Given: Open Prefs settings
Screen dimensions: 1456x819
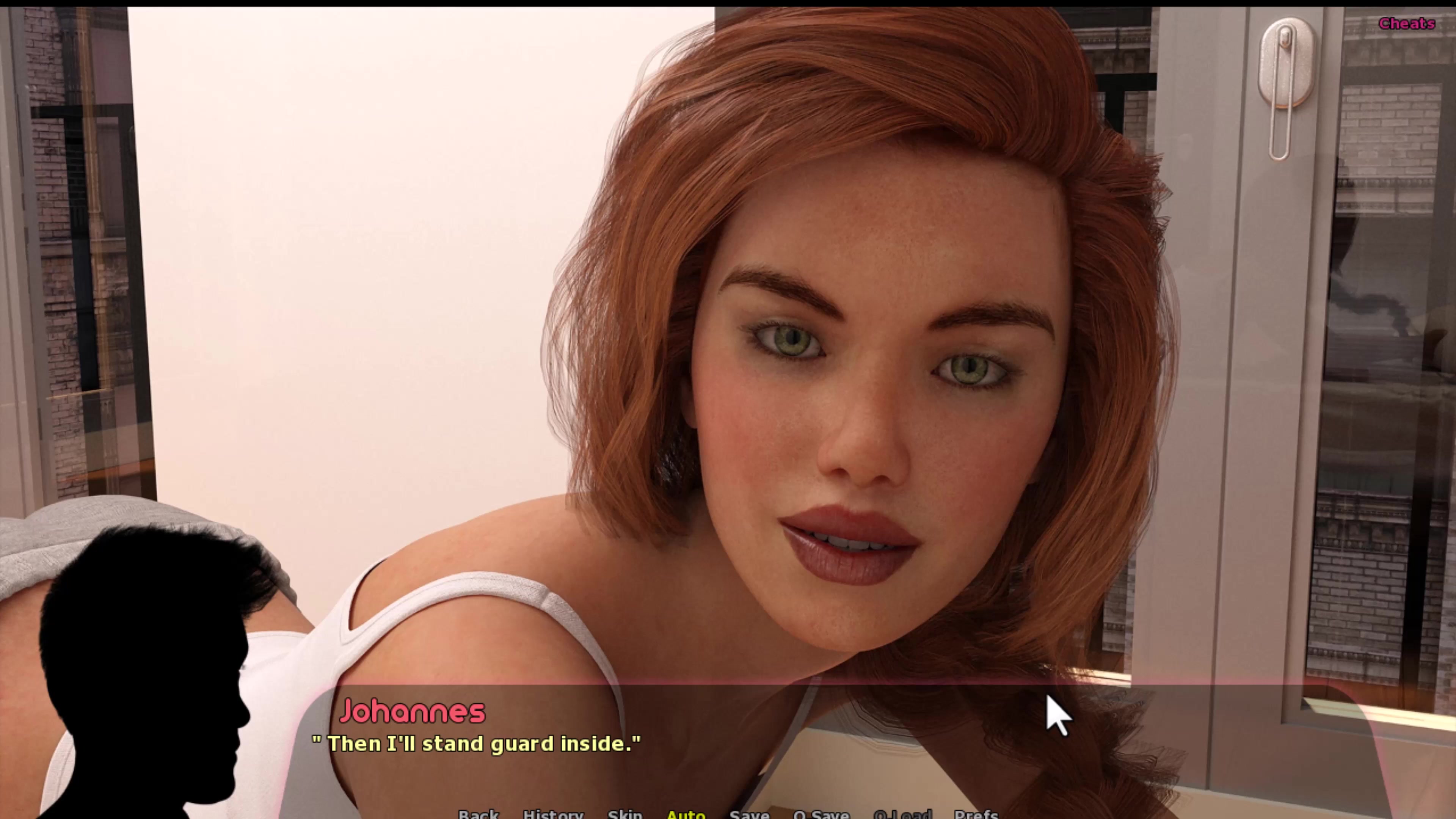Looking at the screenshot, I should 976,814.
